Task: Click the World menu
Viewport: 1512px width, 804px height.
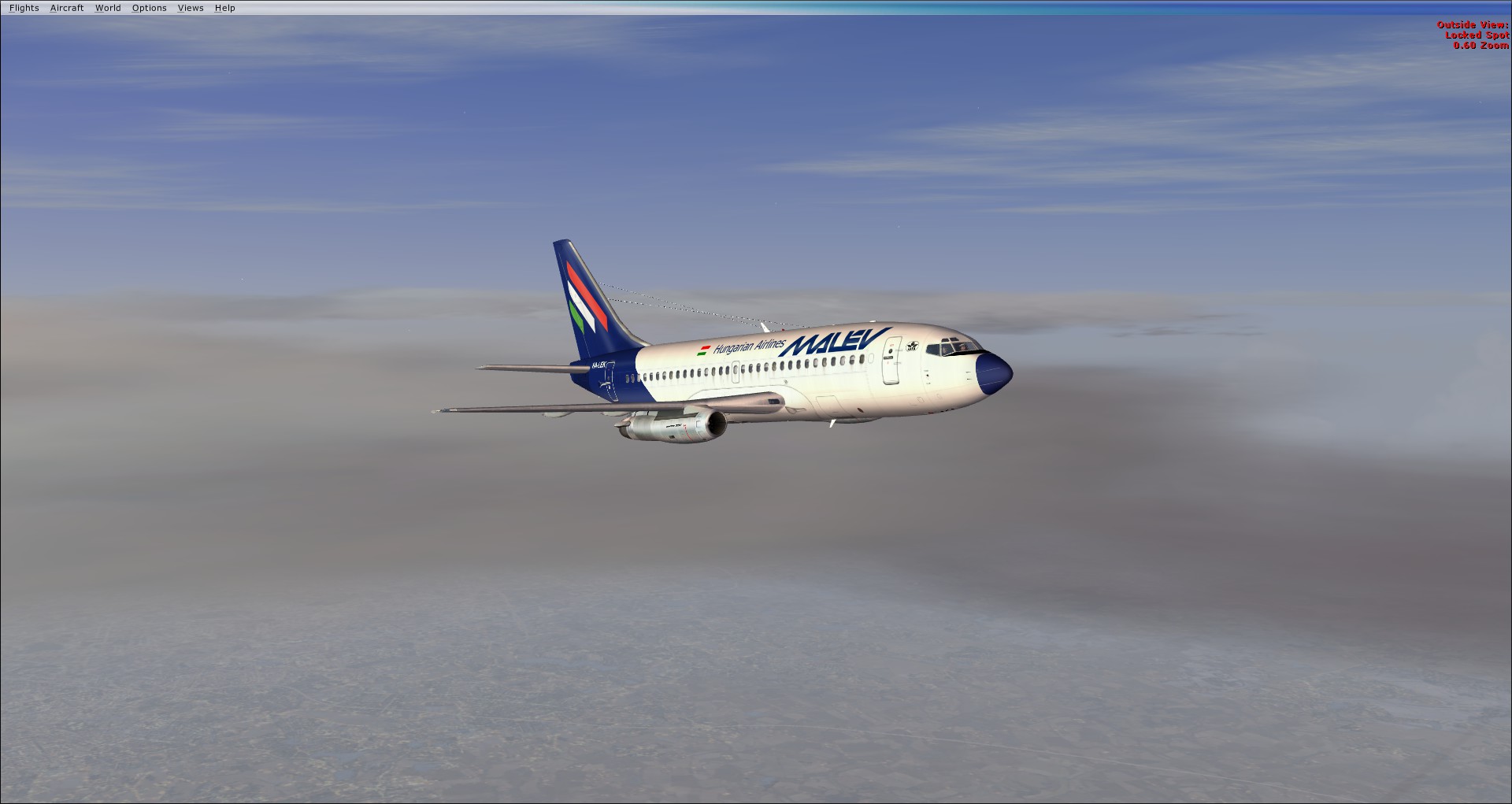Action: point(108,8)
